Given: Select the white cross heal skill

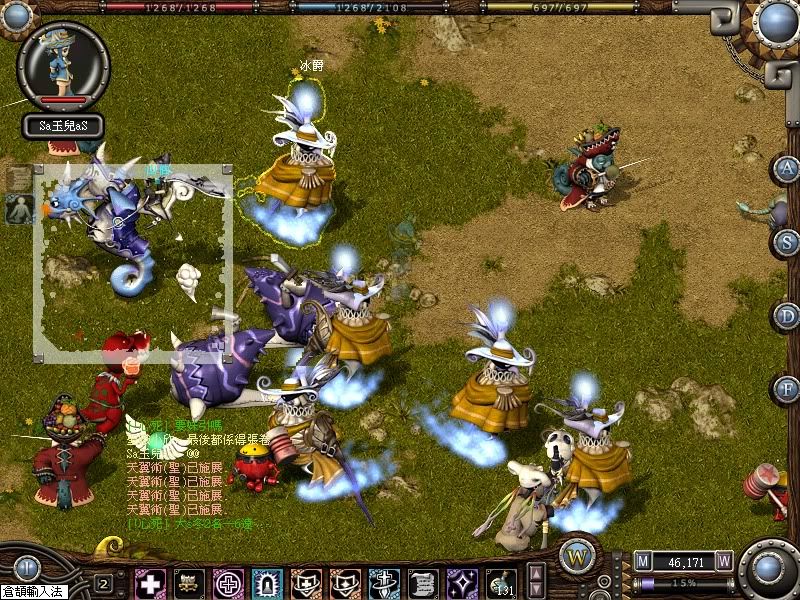Looking at the screenshot, I should pos(151,583).
